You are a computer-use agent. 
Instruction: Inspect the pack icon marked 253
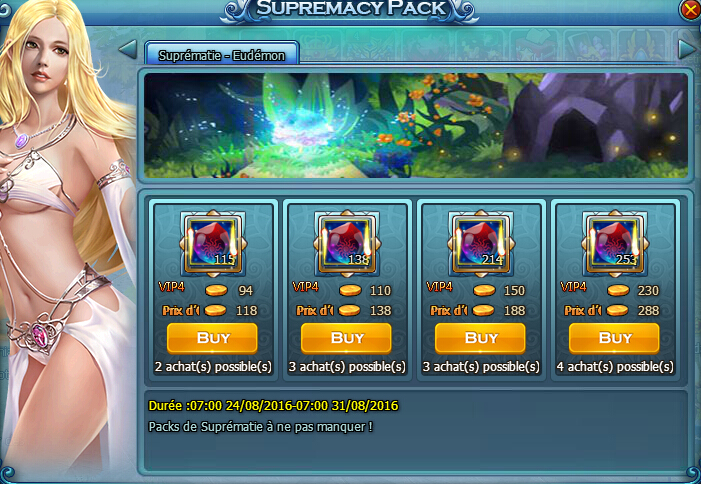[x=615, y=245]
